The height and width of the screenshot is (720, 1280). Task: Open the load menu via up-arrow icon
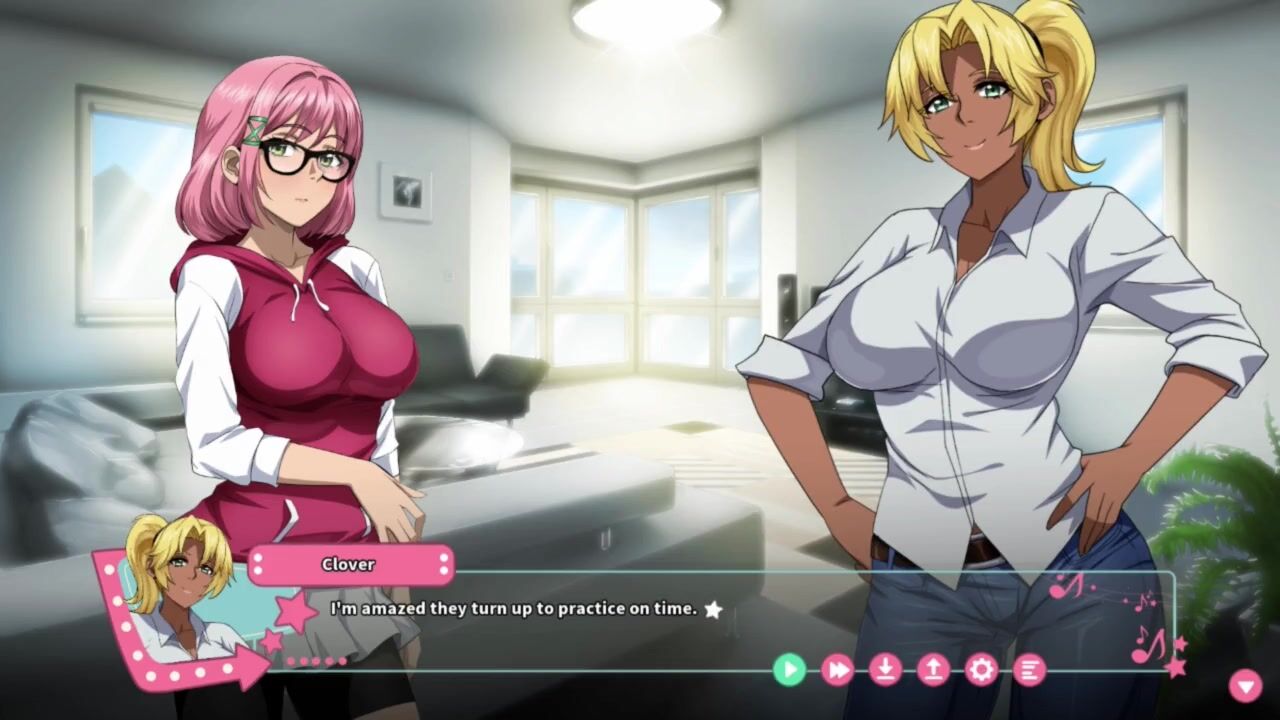[933, 669]
